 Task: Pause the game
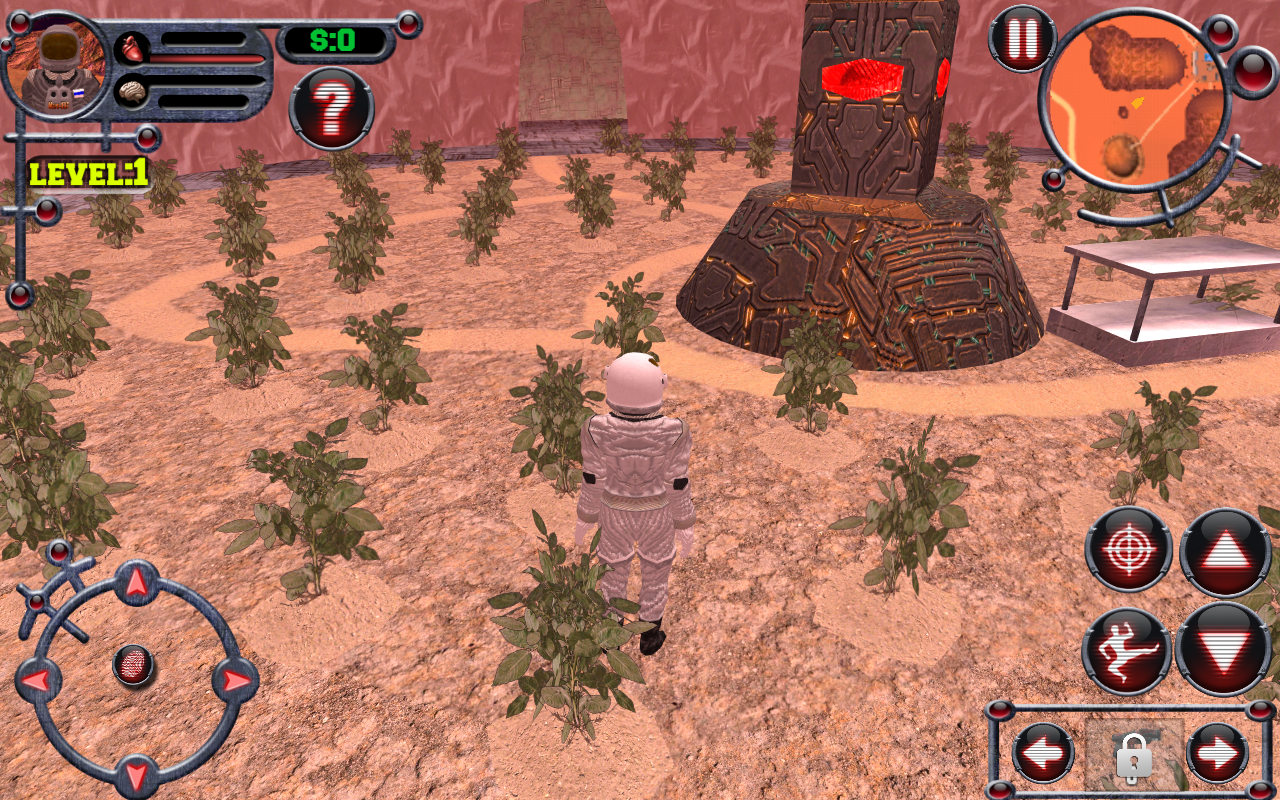(1022, 38)
